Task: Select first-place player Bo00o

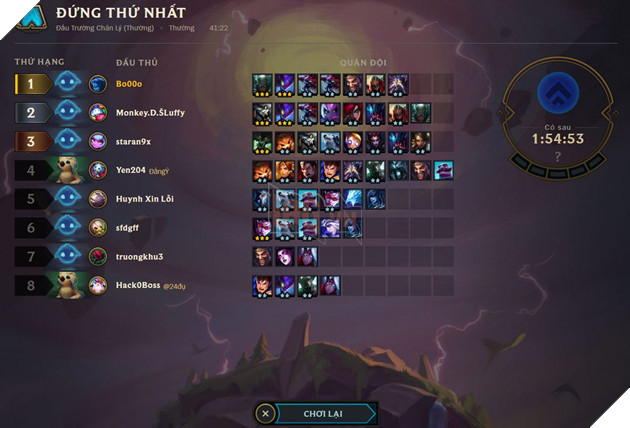Action: [x=130, y=84]
